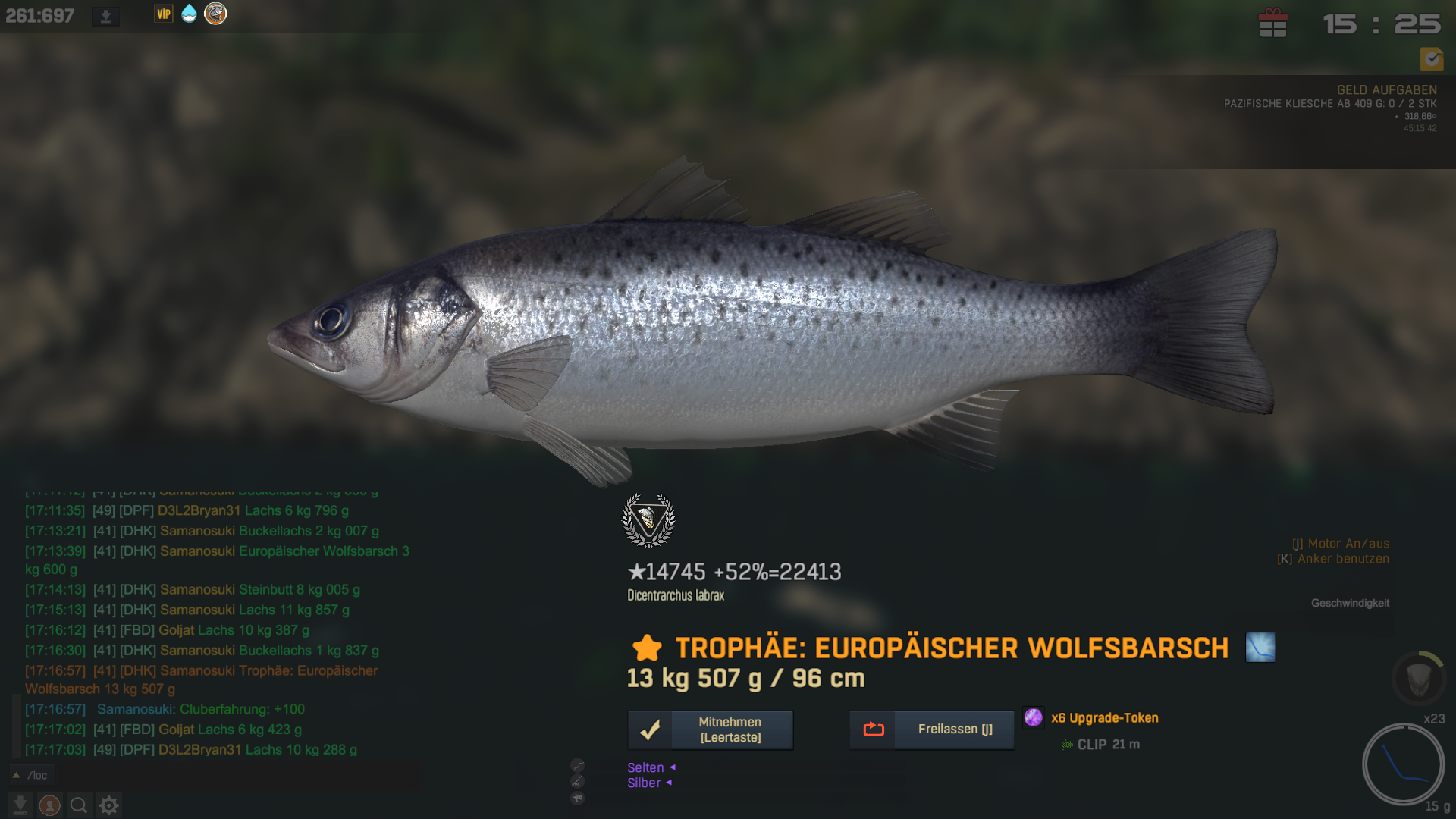
Task: Expand the chat channel arrow
Action: (x=16, y=775)
